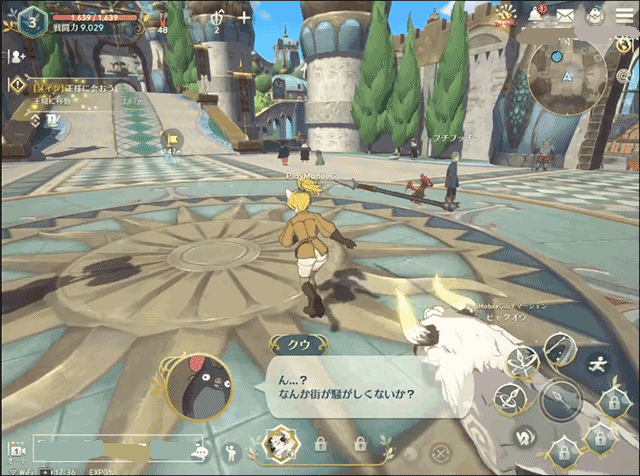Viewport: 640px width, 476px height.
Task: Open the backpack inventory
Action: (x=594, y=15)
